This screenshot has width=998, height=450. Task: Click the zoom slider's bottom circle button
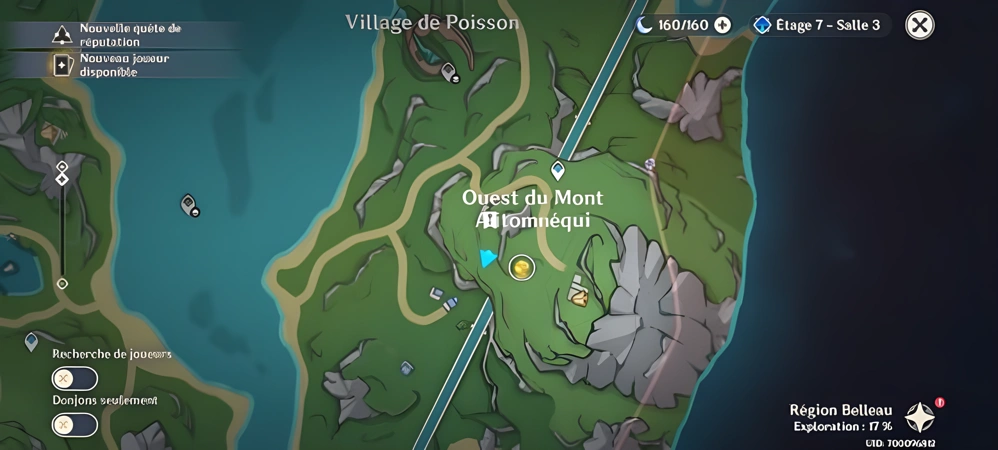coord(62,284)
